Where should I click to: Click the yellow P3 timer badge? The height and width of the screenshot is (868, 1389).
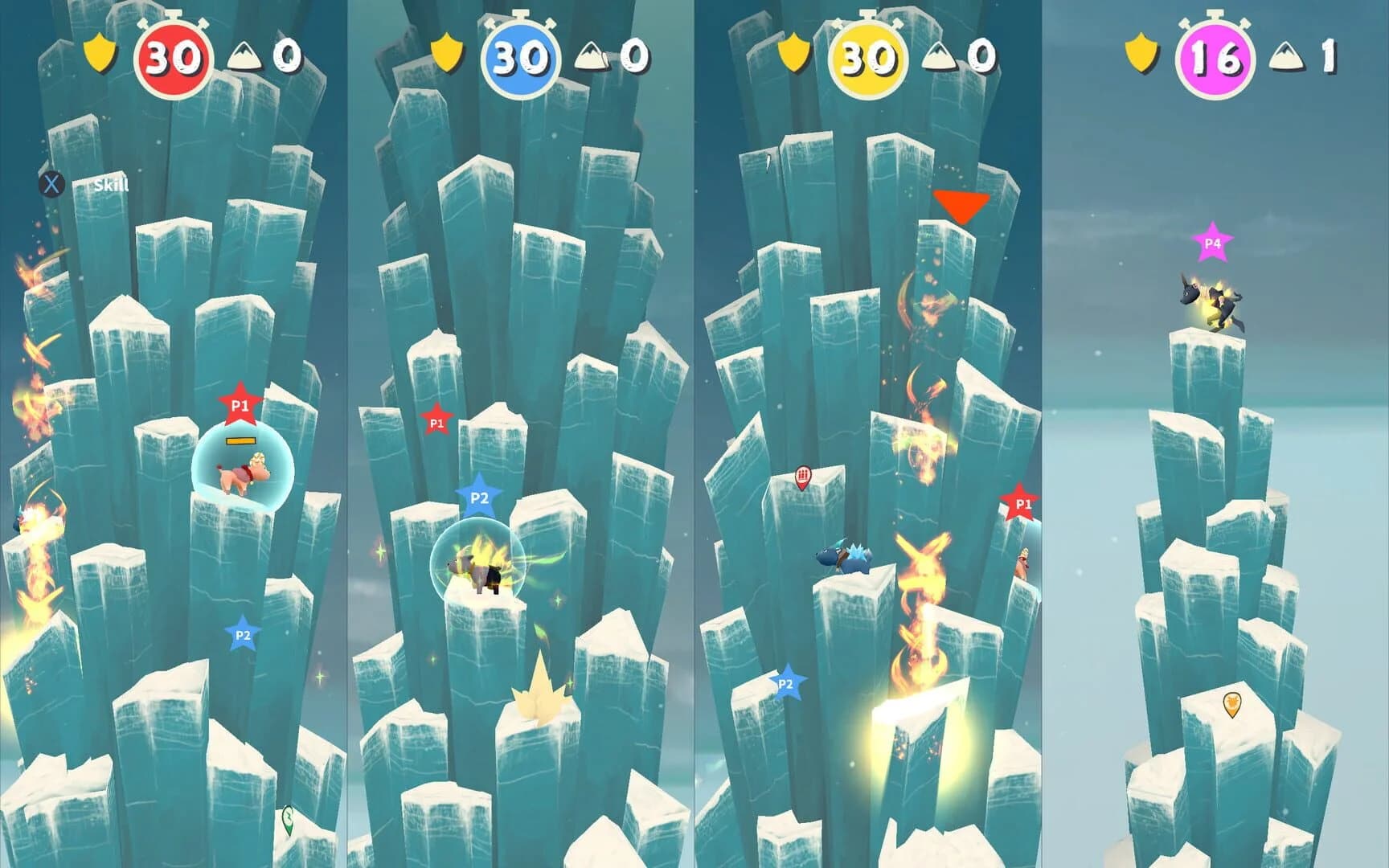click(870, 56)
